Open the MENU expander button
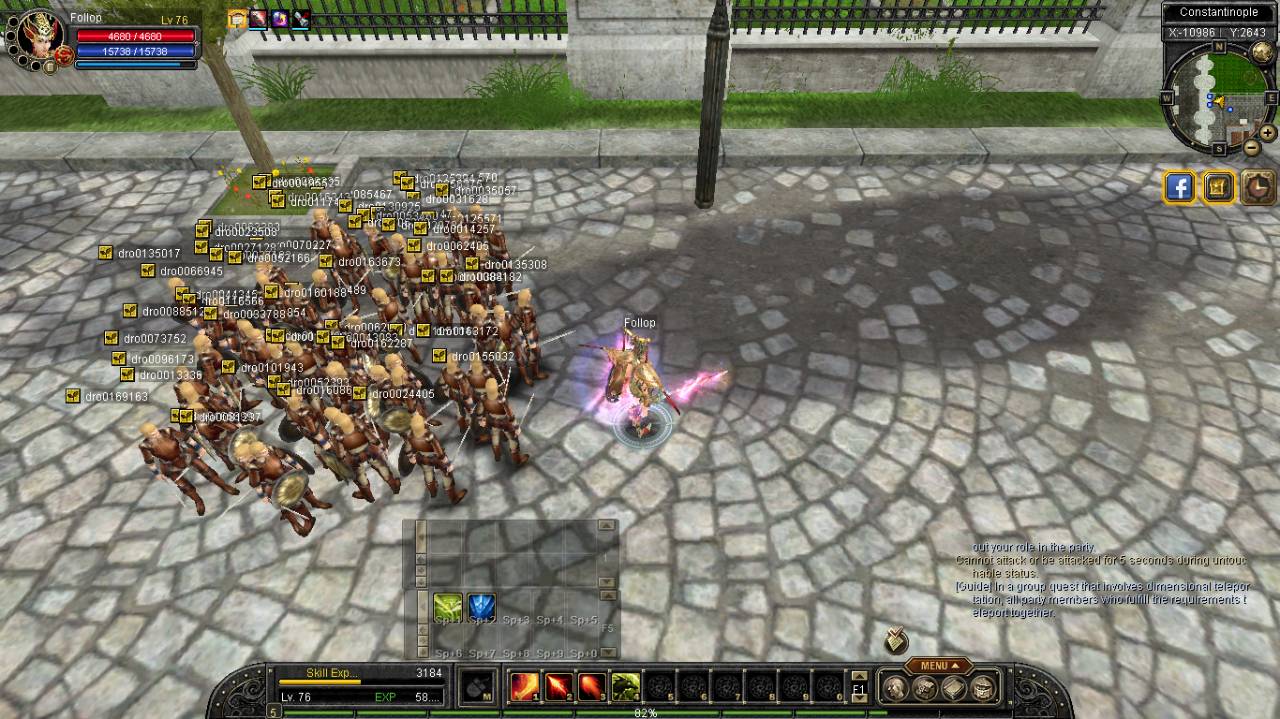The image size is (1280, 719). coord(938,666)
